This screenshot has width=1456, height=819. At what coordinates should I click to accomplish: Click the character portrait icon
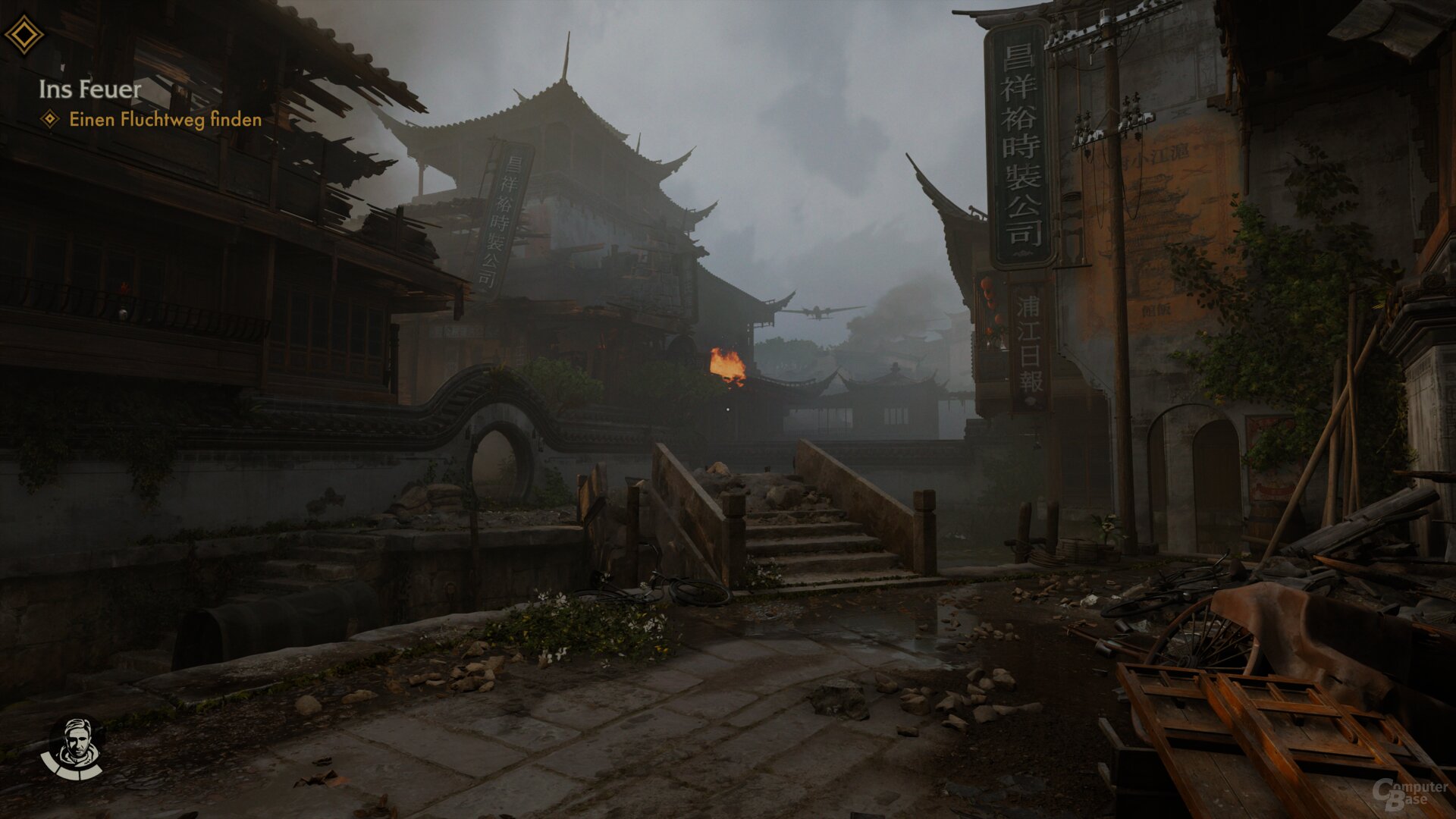click(74, 747)
